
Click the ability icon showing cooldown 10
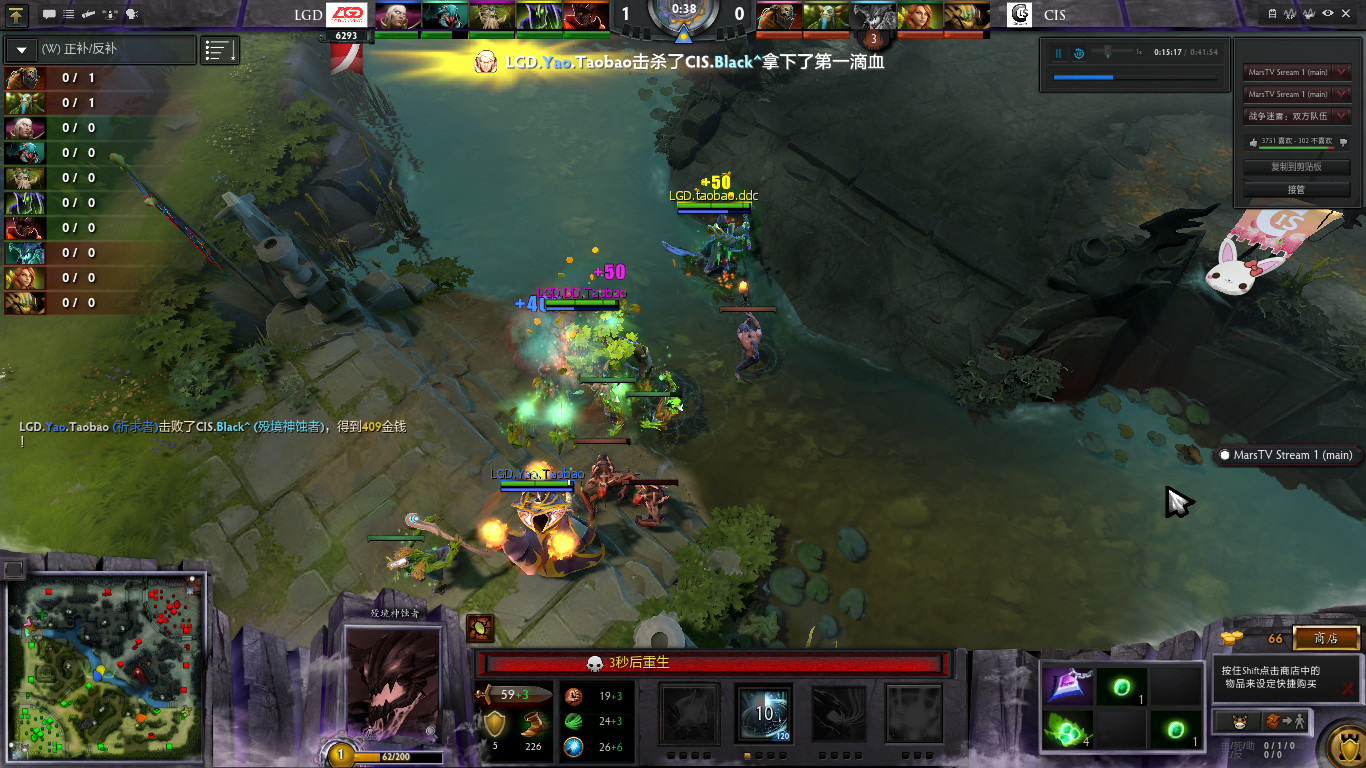coord(764,714)
